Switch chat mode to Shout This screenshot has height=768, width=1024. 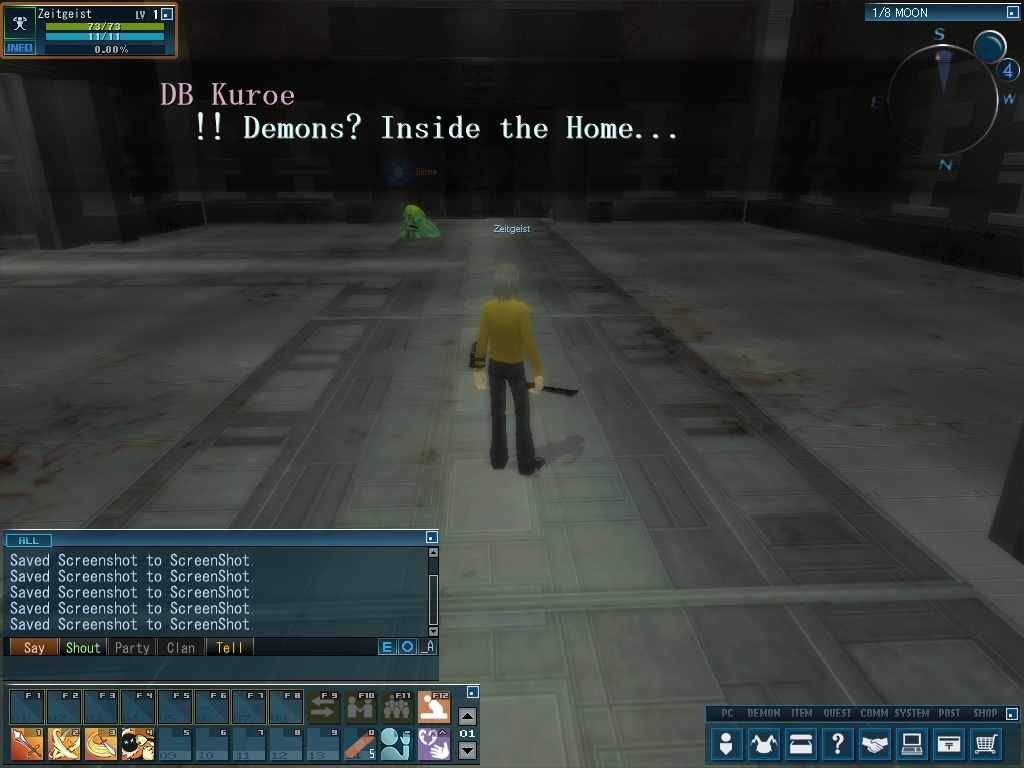coord(83,647)
